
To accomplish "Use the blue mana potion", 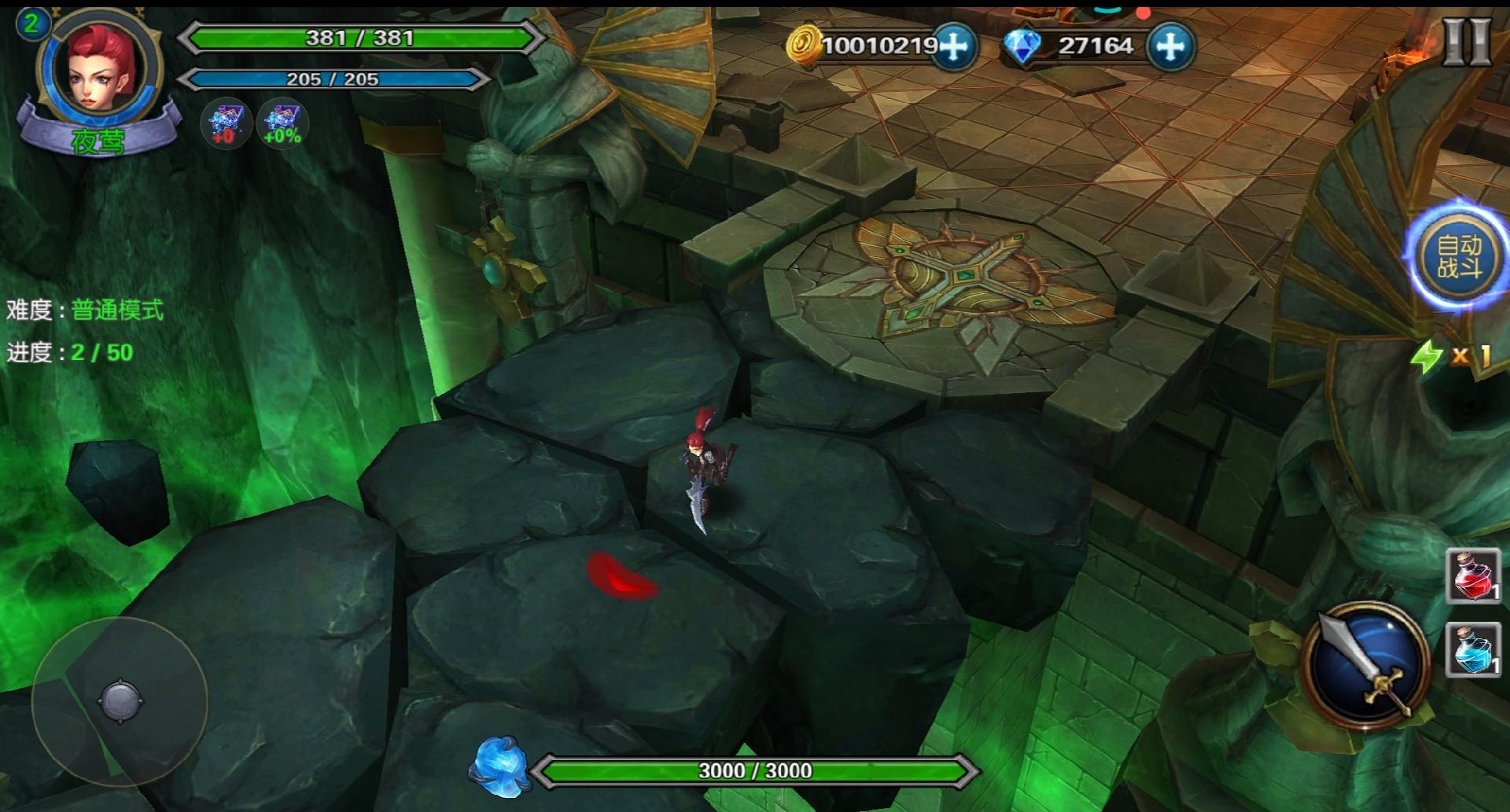I will [x=1473, y=649].
